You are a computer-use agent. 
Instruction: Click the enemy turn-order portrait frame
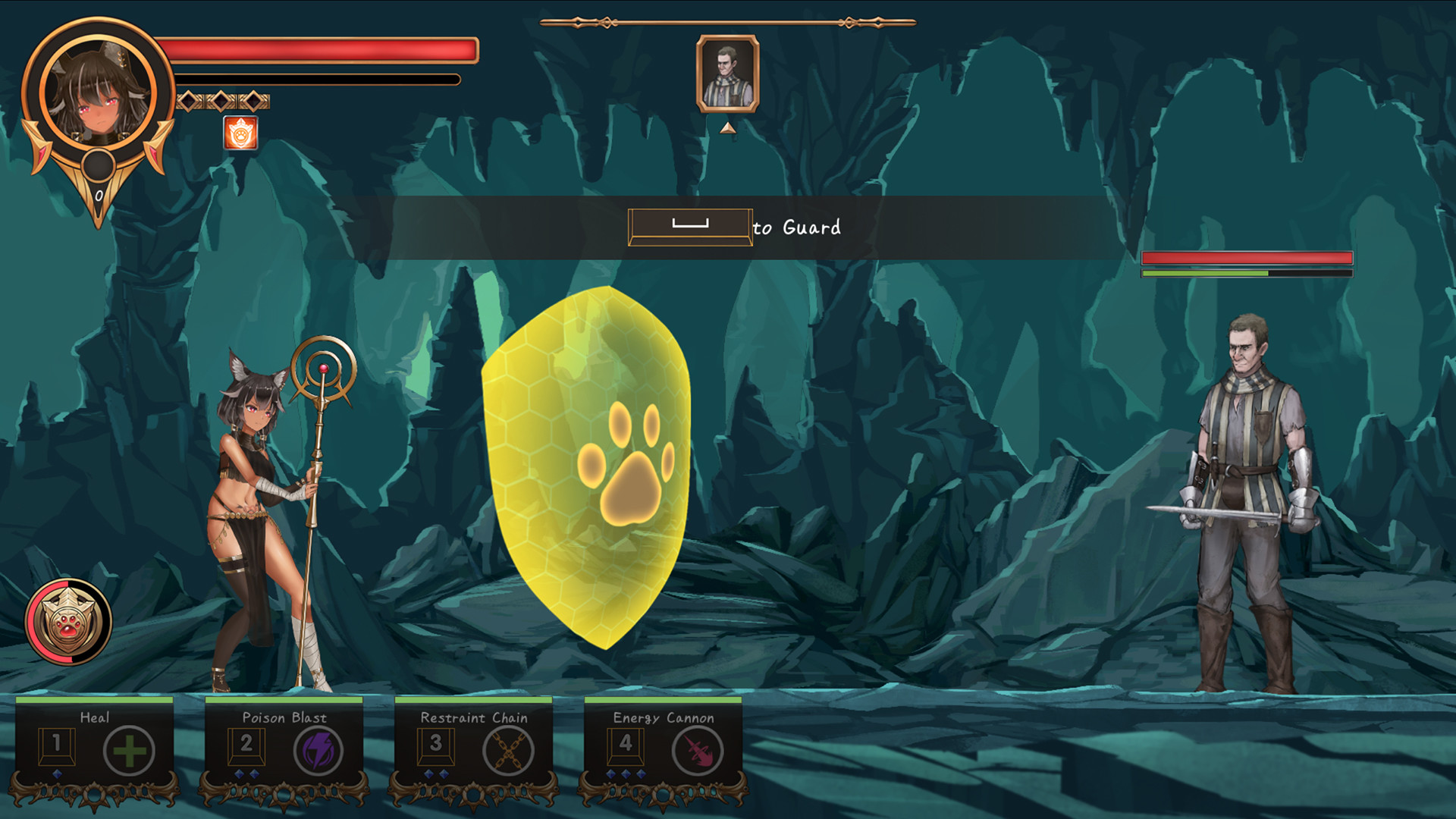(727, 72)
